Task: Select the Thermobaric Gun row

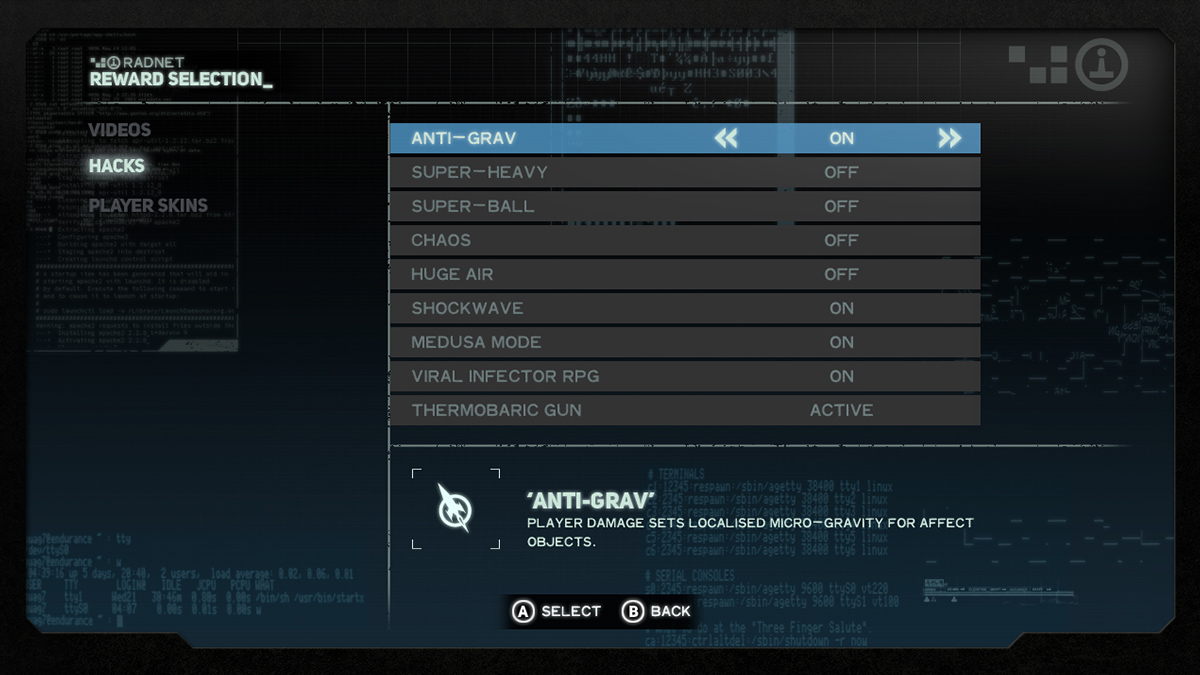Action: pos(684,410)
